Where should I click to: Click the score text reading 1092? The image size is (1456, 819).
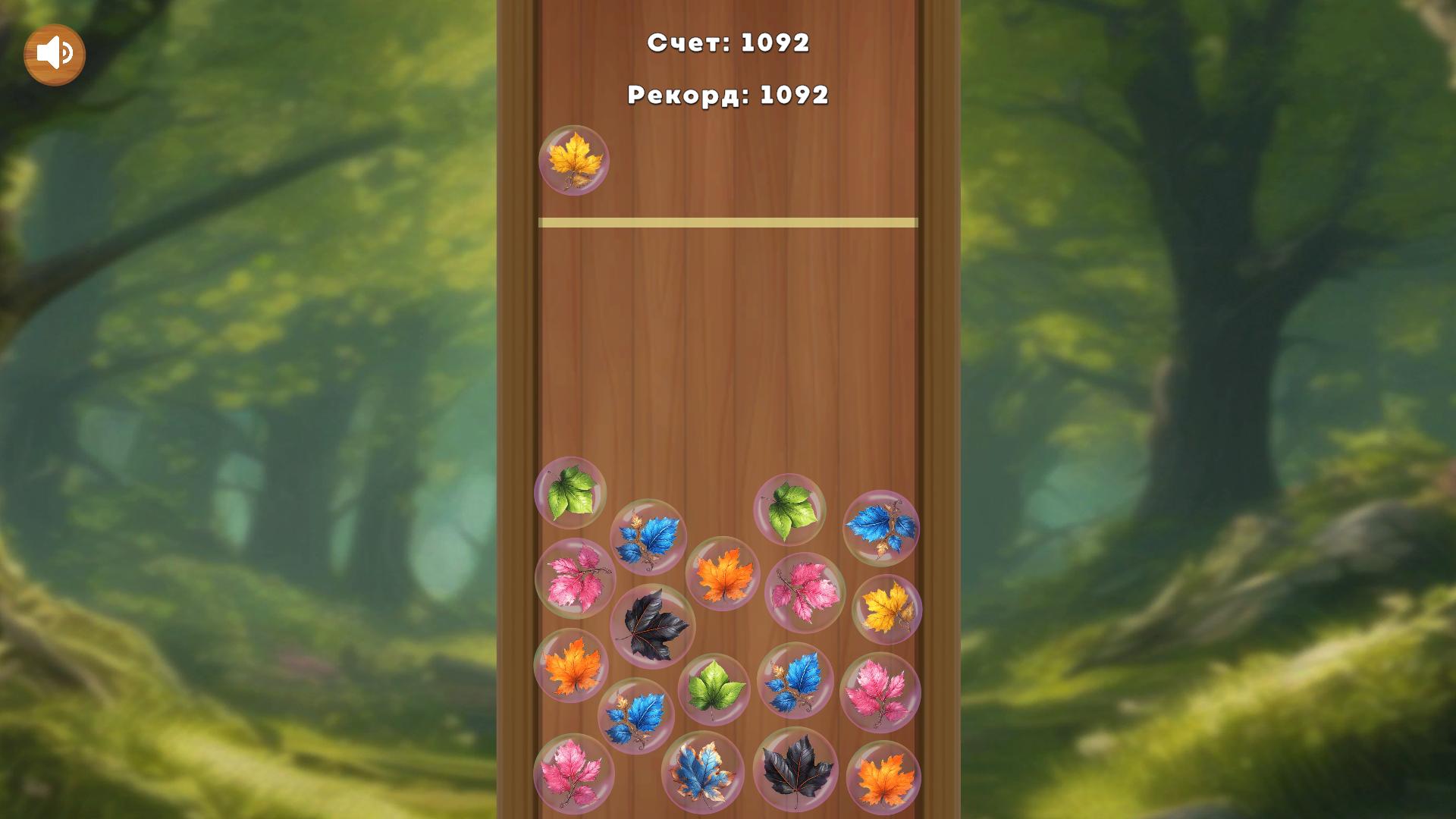(728, 44)
